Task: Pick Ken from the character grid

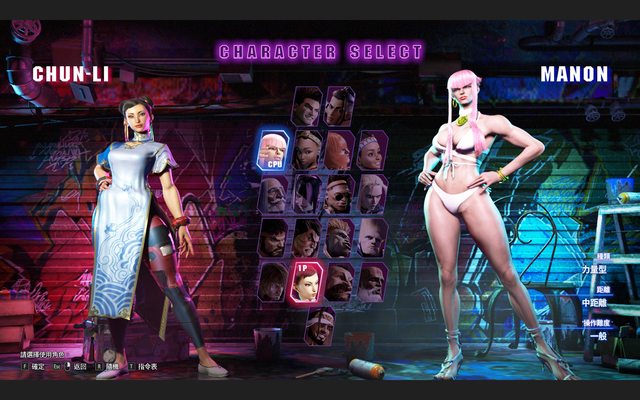Action: (x=274, y=281)
